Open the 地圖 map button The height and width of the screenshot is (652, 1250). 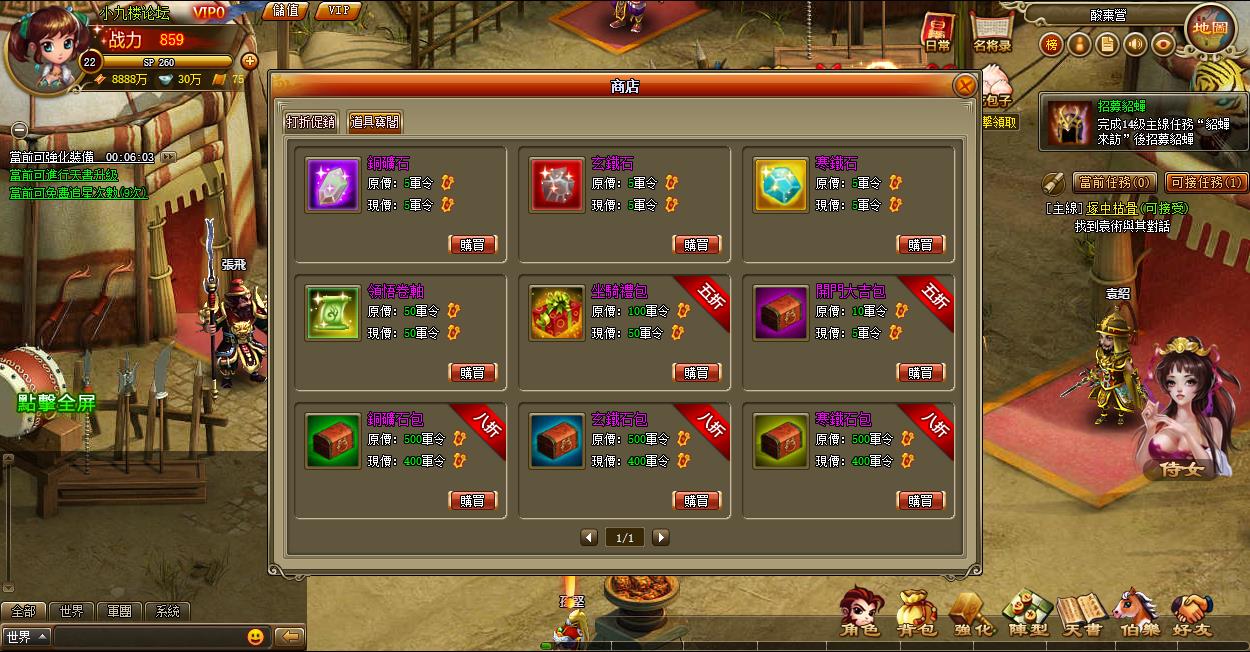coord(1209,30)
